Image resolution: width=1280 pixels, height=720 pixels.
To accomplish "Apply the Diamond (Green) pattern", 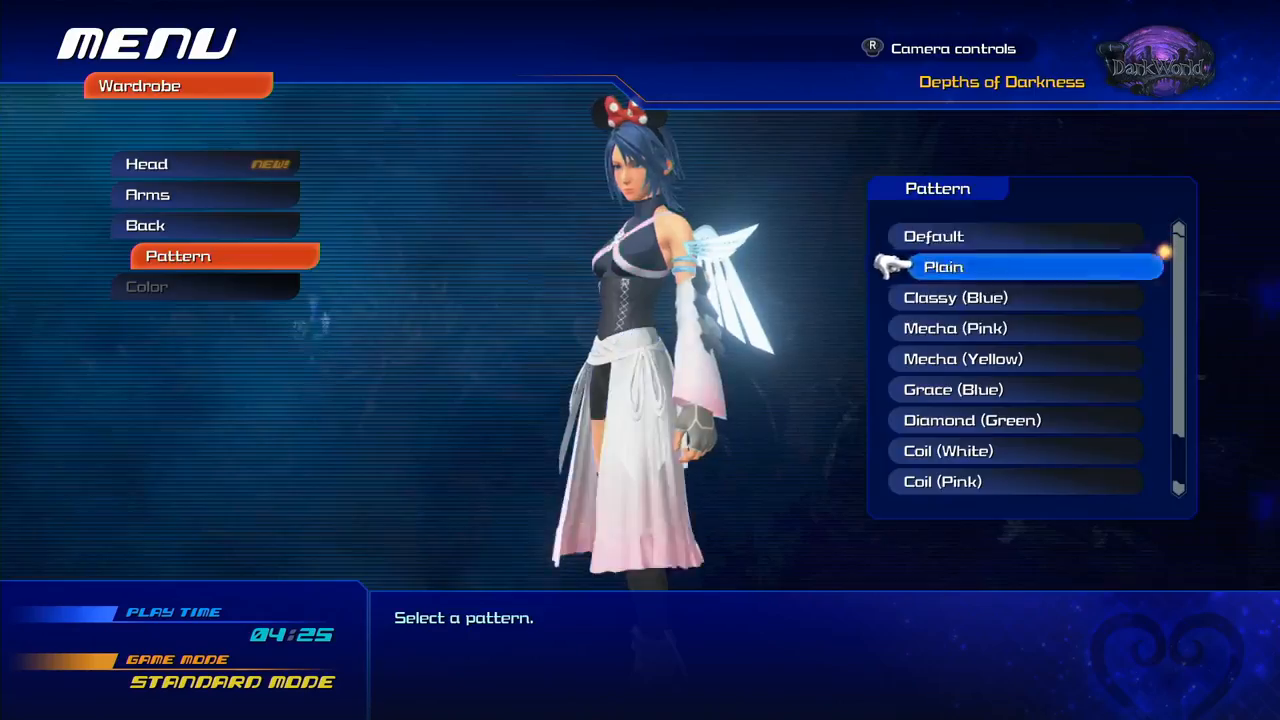I will 1015,421.
